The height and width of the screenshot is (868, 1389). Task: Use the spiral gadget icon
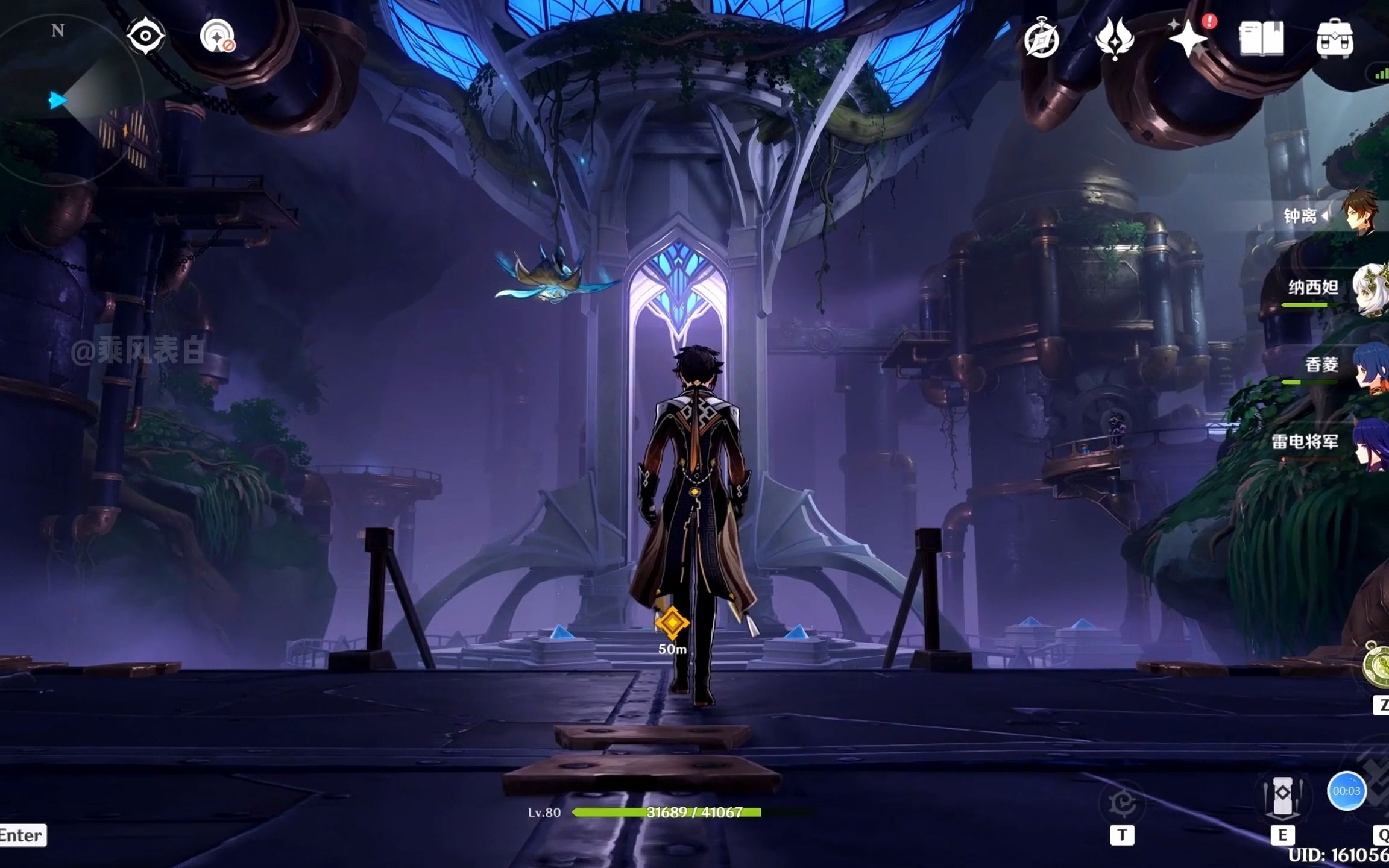tap(1122, 803)
